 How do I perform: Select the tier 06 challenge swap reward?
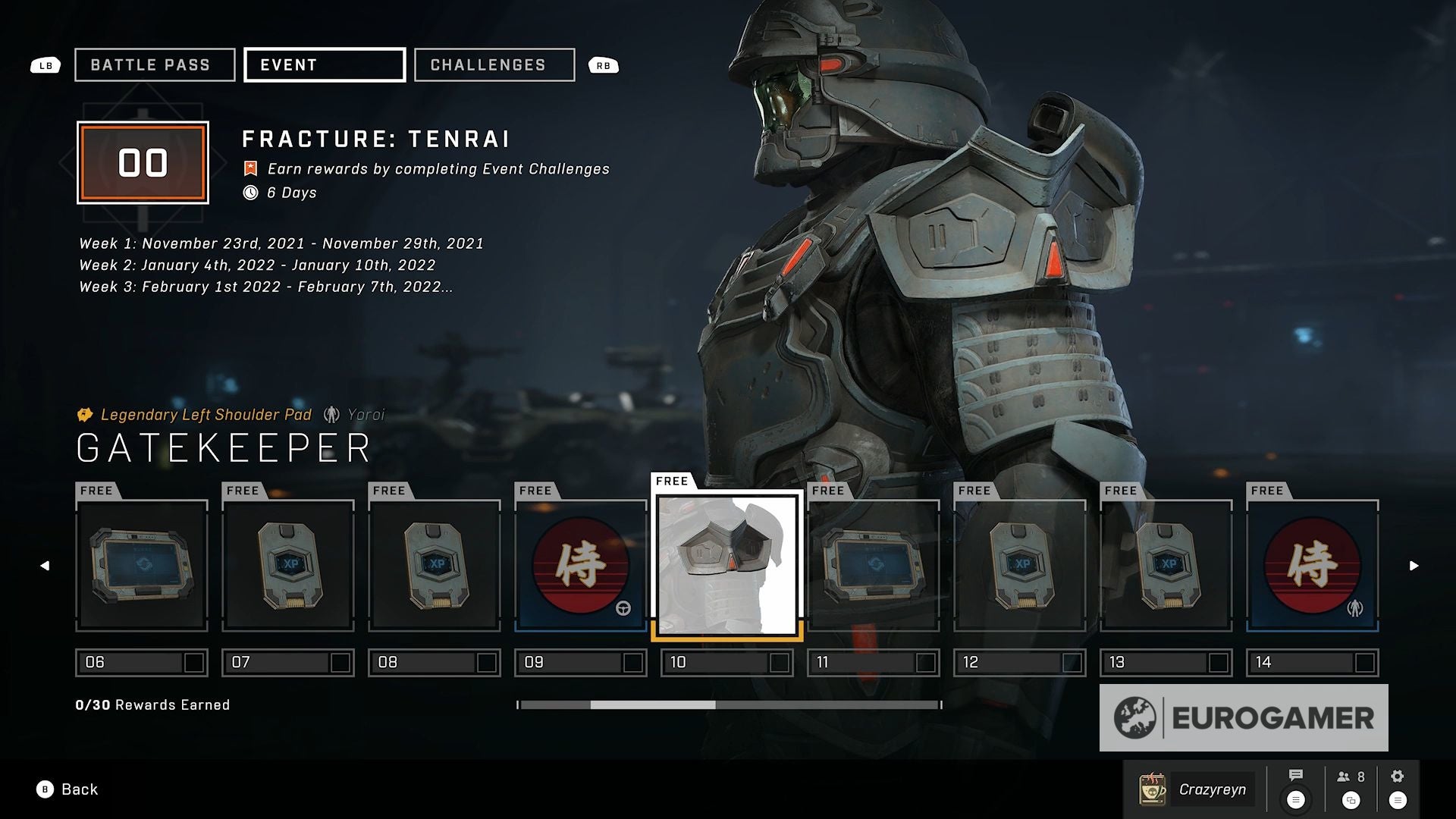pos(142,566)
